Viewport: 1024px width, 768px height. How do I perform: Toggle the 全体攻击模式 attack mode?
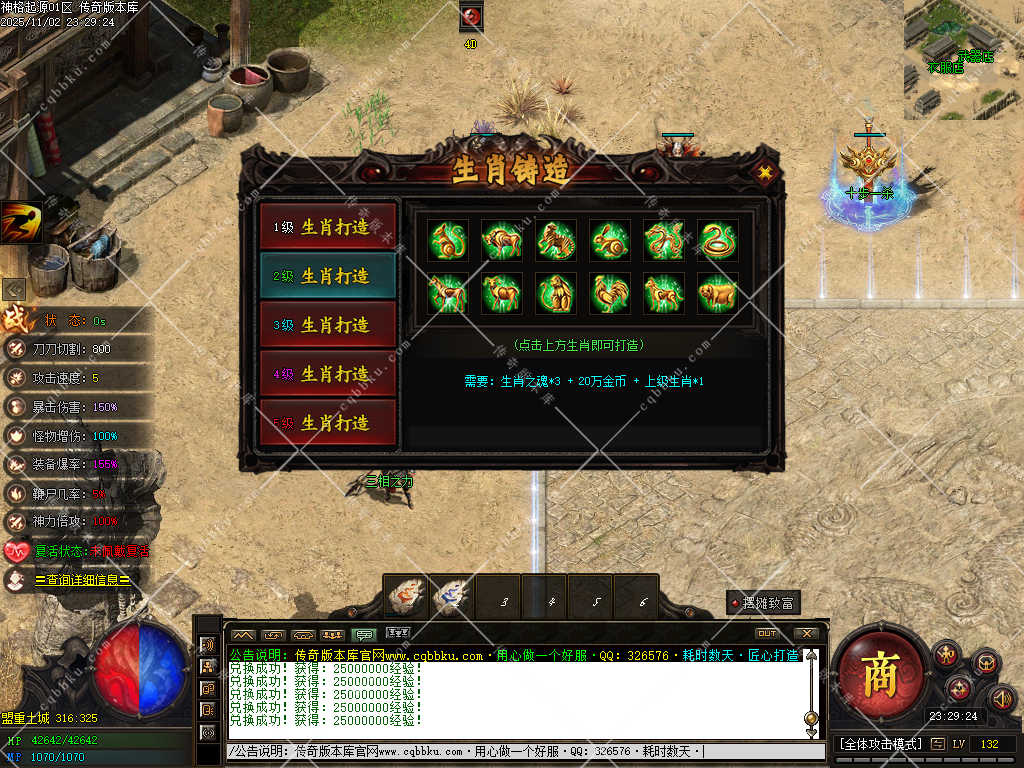click(x=877, y=744)
